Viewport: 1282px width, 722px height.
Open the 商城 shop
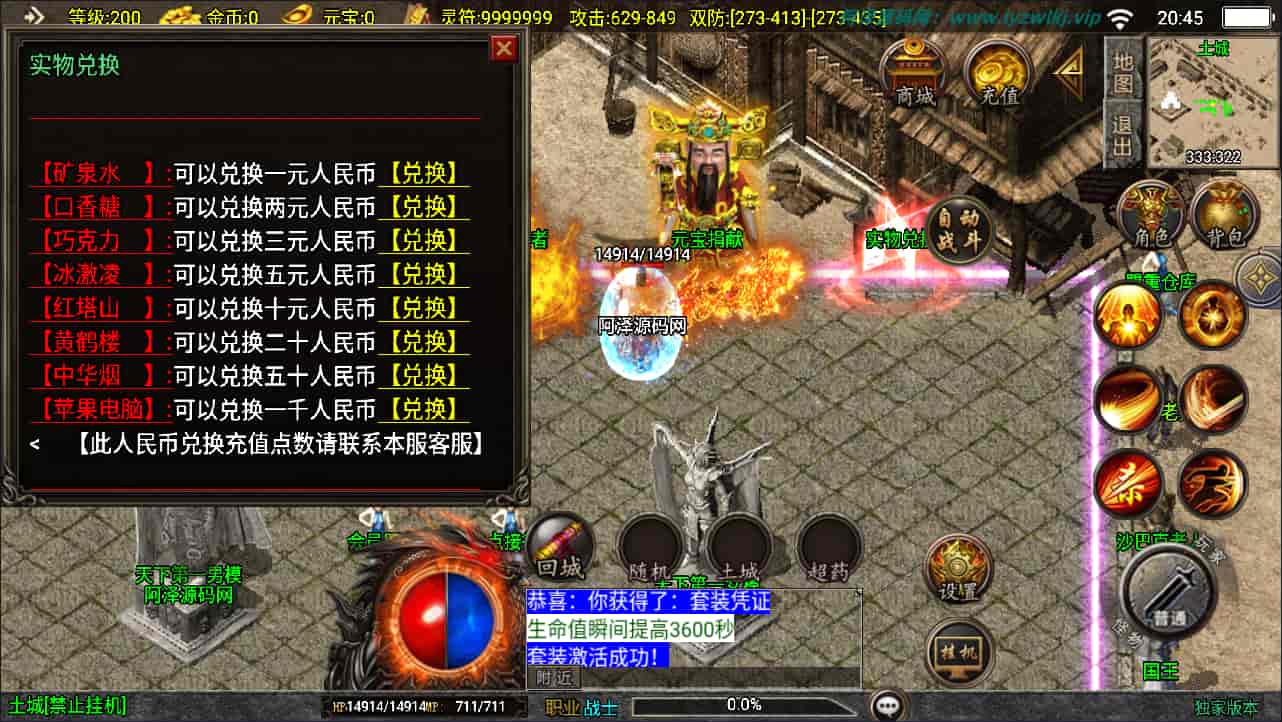(915, 74)
